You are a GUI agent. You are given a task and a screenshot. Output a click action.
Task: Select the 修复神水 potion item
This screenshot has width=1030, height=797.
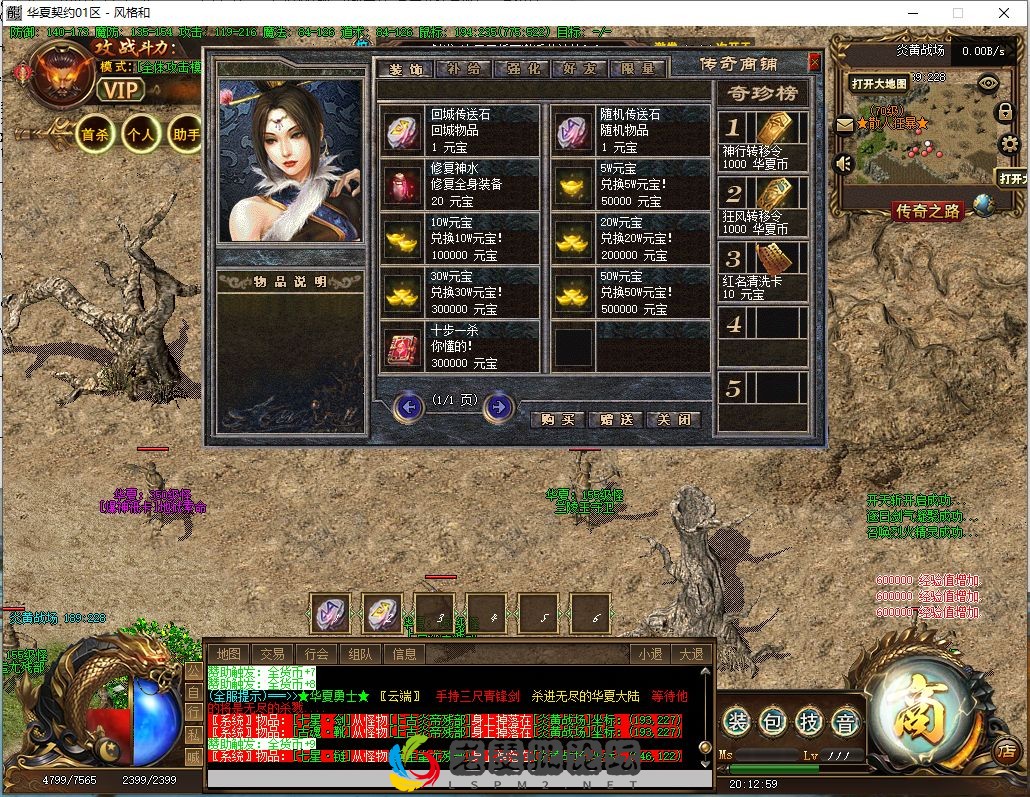point(460,184)
